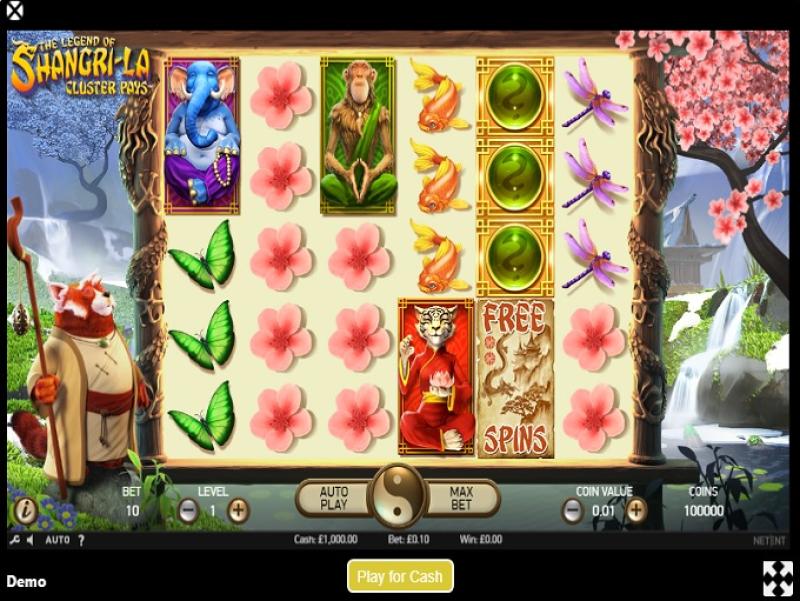Open the wrench settings icon
800x601 pixels.
click(x=14, y=540)
